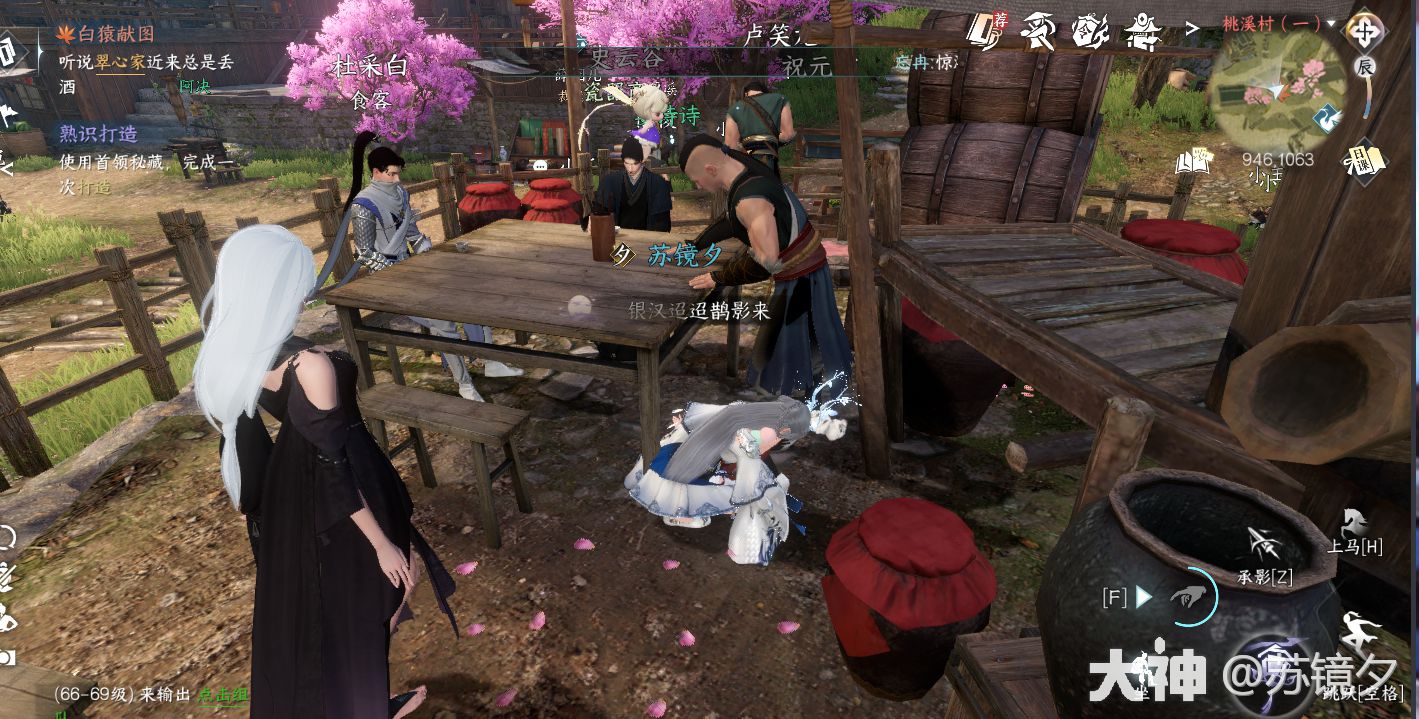Image resolution: width=1419 pixels, height=719 pixels.
Task: Click the cross-shaped button beside the minimap
Action: [1363, 31]
